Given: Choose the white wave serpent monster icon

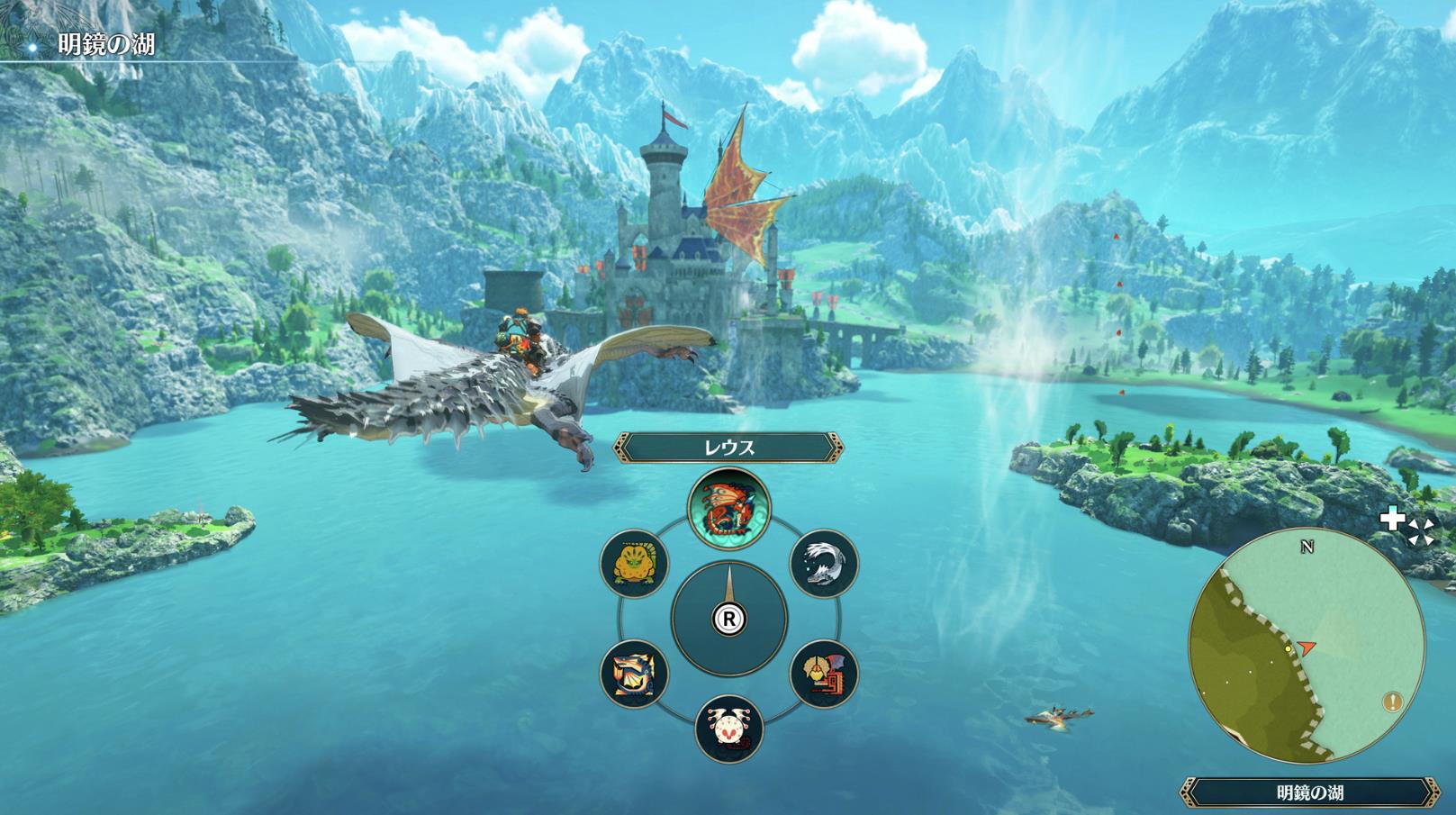Looking at the screenshot, I should tap(824, 563).
